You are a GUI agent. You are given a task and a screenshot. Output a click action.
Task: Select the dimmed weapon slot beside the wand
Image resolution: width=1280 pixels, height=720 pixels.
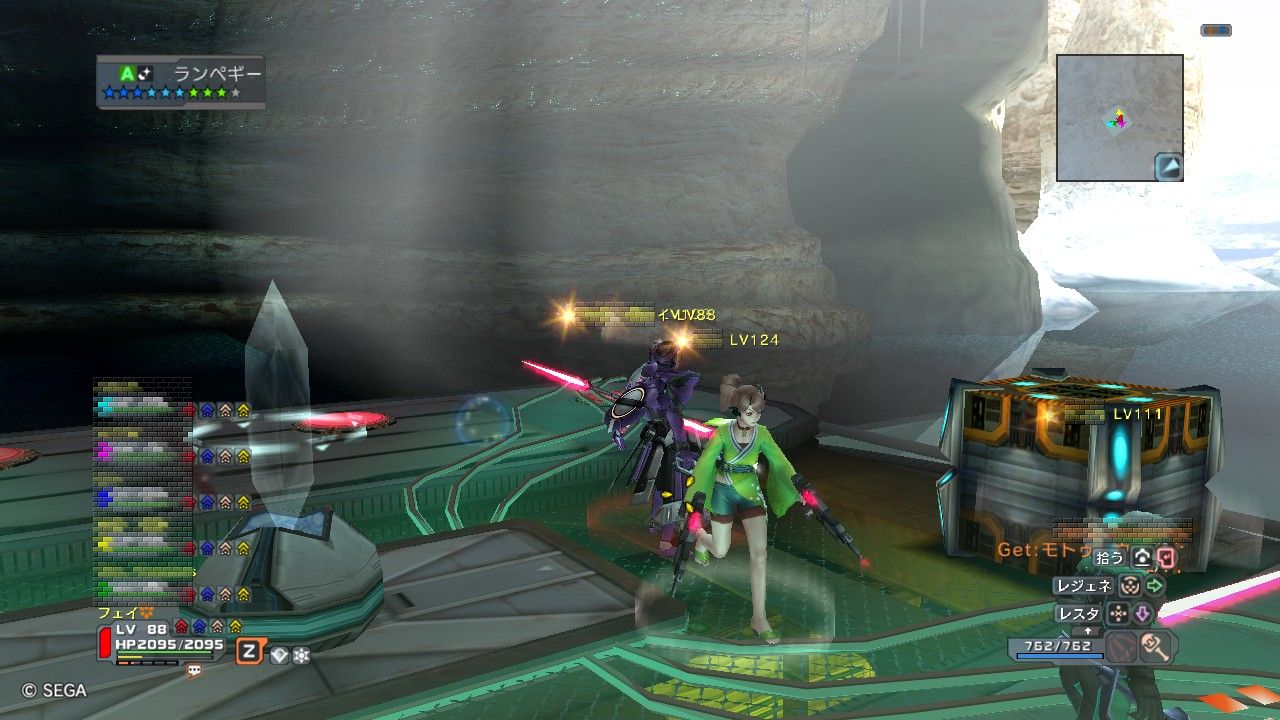click(1122, 646)
